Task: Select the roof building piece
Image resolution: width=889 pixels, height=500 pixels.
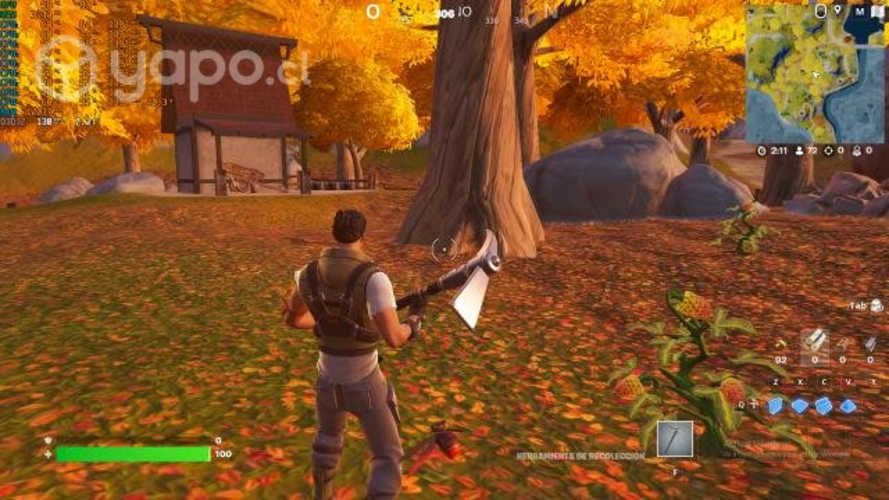Action: [848, 405]
